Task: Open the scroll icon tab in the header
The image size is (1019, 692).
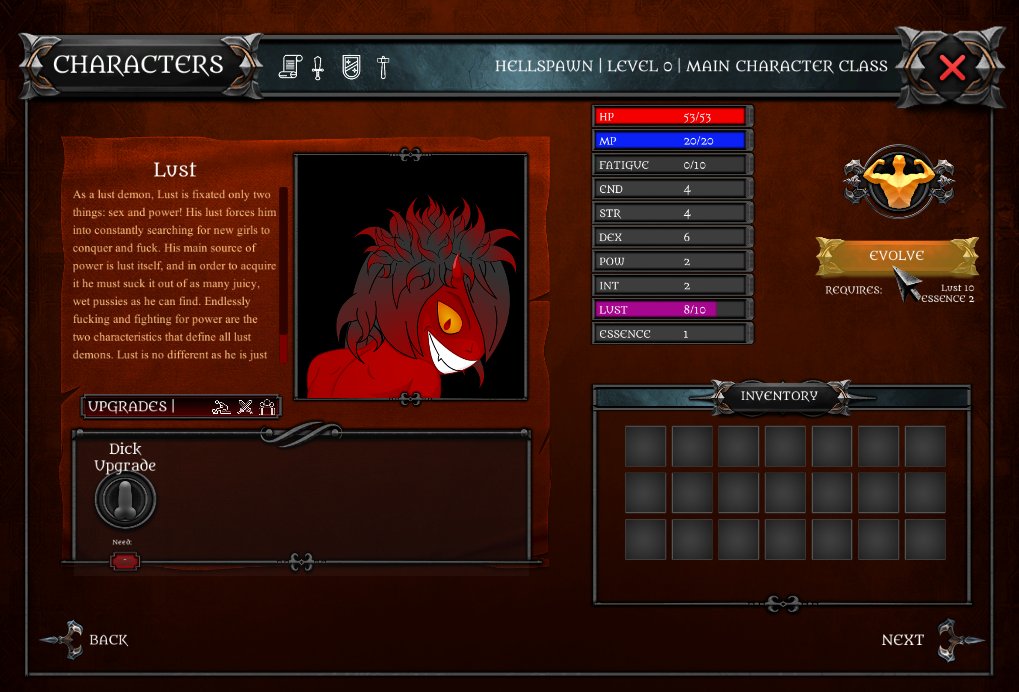Action: 290,67
